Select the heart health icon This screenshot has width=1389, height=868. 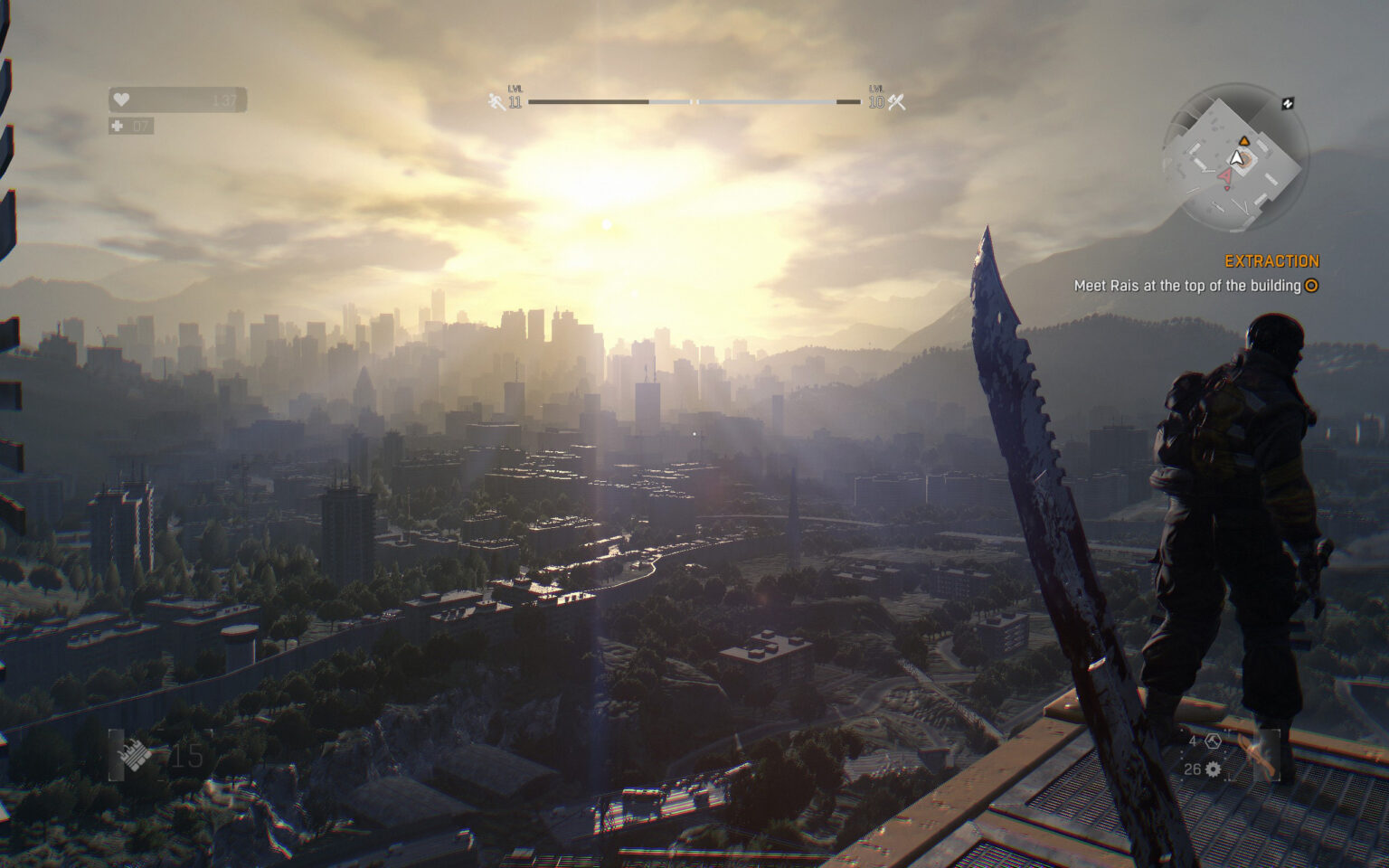[122, 99]
